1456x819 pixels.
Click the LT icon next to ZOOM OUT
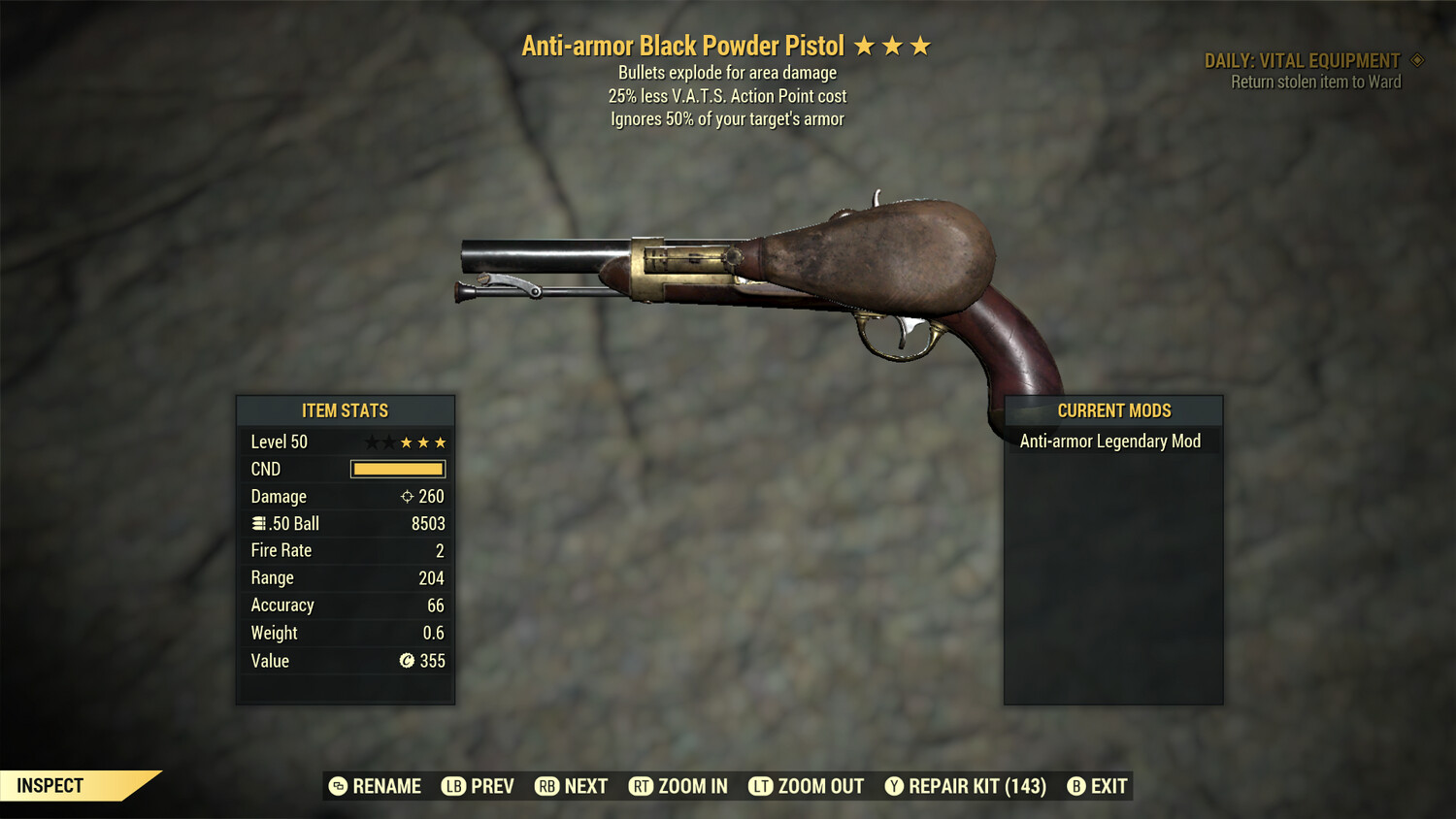click(x=762, y=786)
